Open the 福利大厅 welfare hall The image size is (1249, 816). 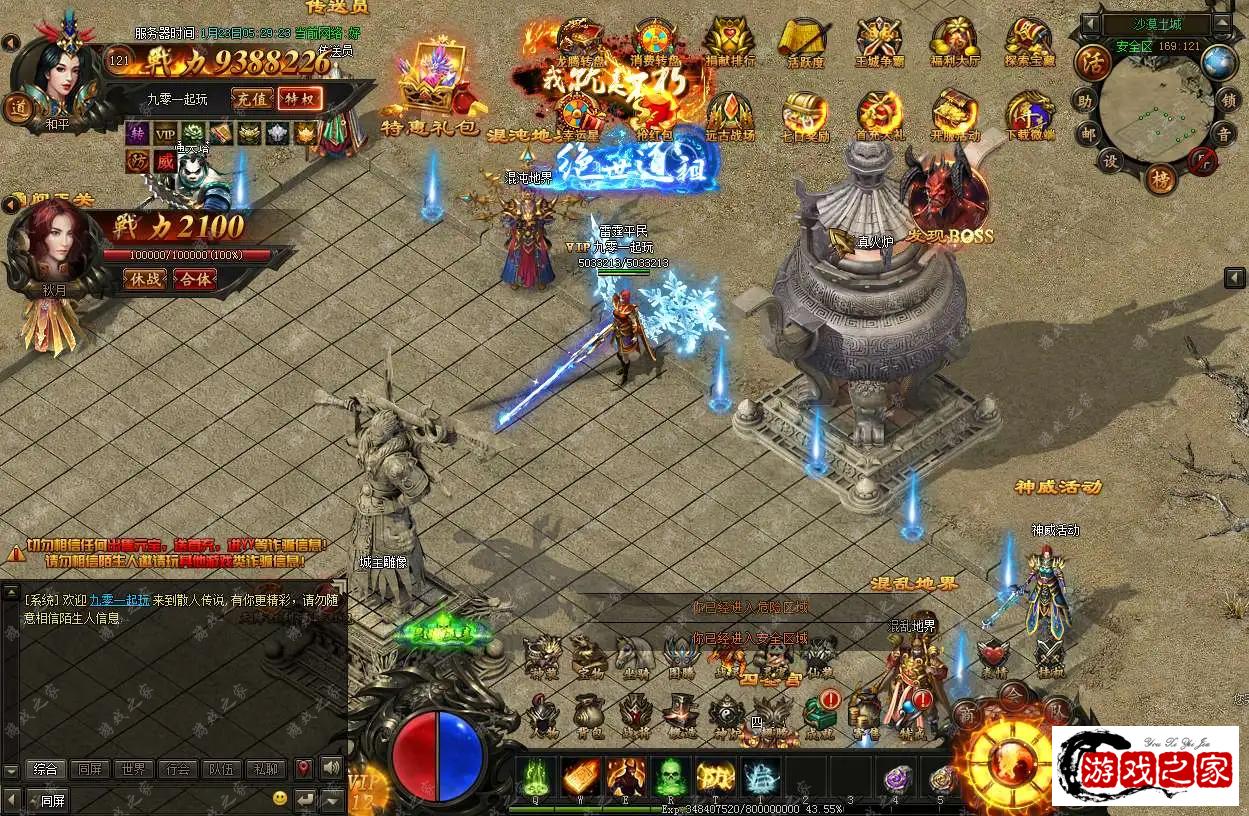tap(954, 42)
